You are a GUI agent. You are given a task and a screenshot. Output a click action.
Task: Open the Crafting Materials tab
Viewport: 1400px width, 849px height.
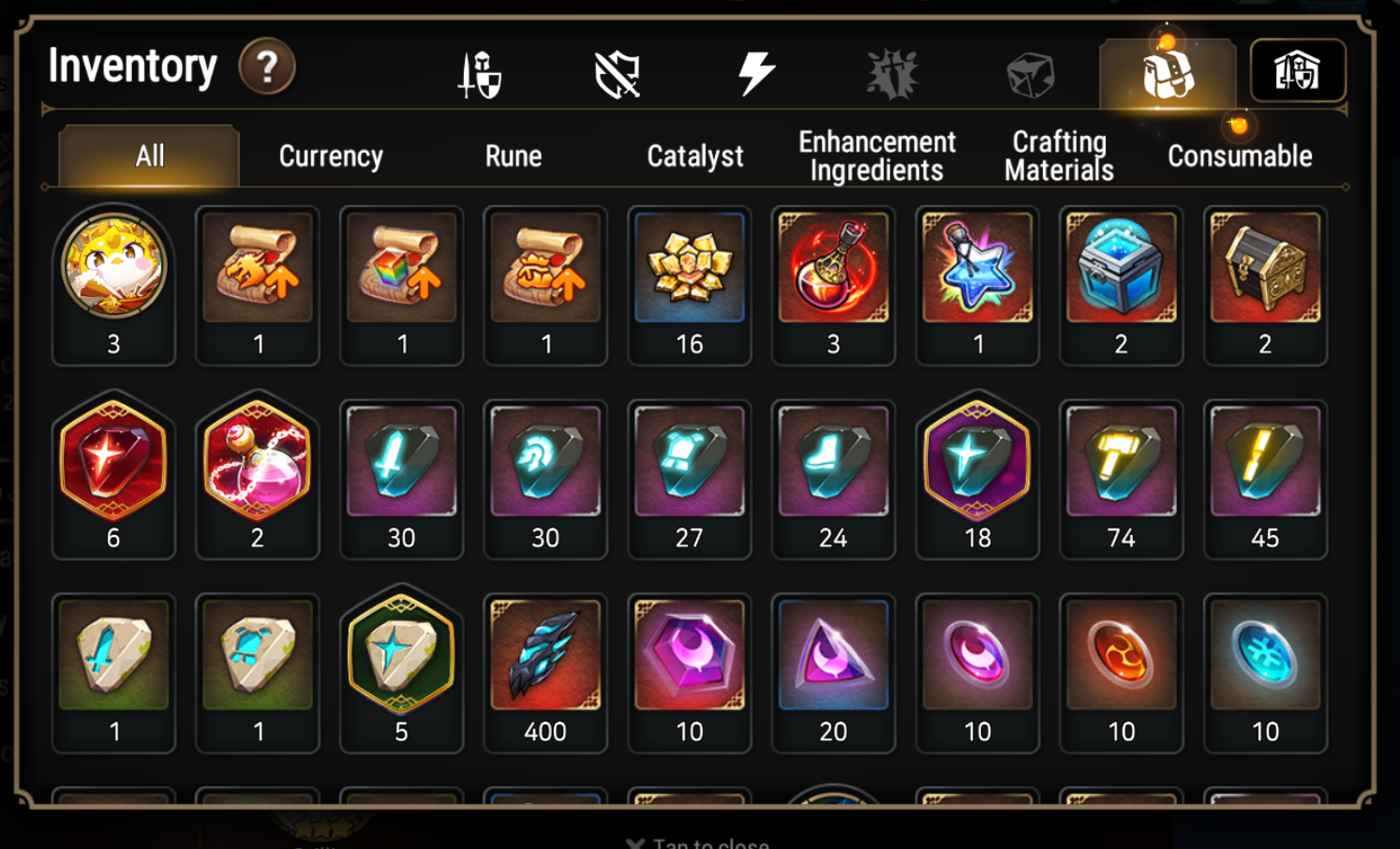[1057, 156]
